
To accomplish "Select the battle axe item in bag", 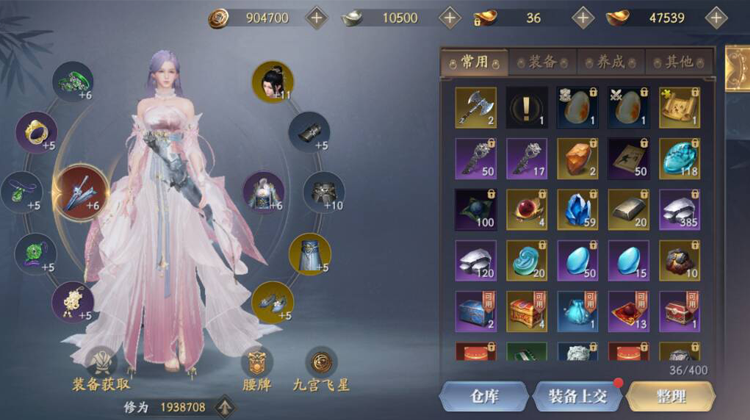I will point(475,107).
